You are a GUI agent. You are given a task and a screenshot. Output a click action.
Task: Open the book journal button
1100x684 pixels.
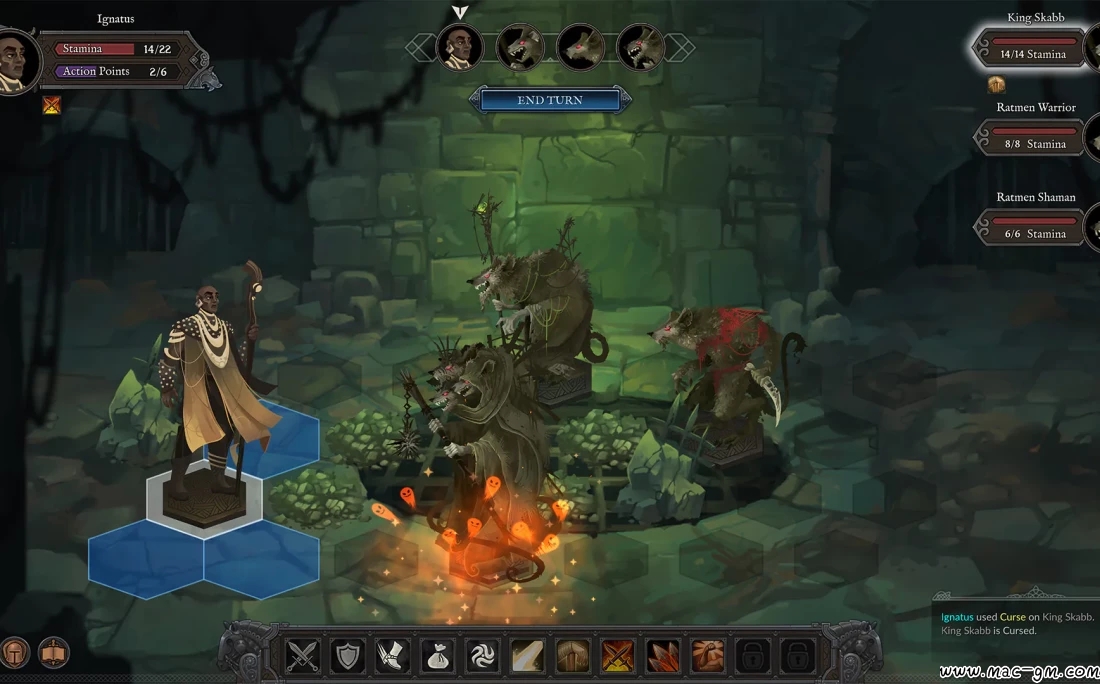53,653
